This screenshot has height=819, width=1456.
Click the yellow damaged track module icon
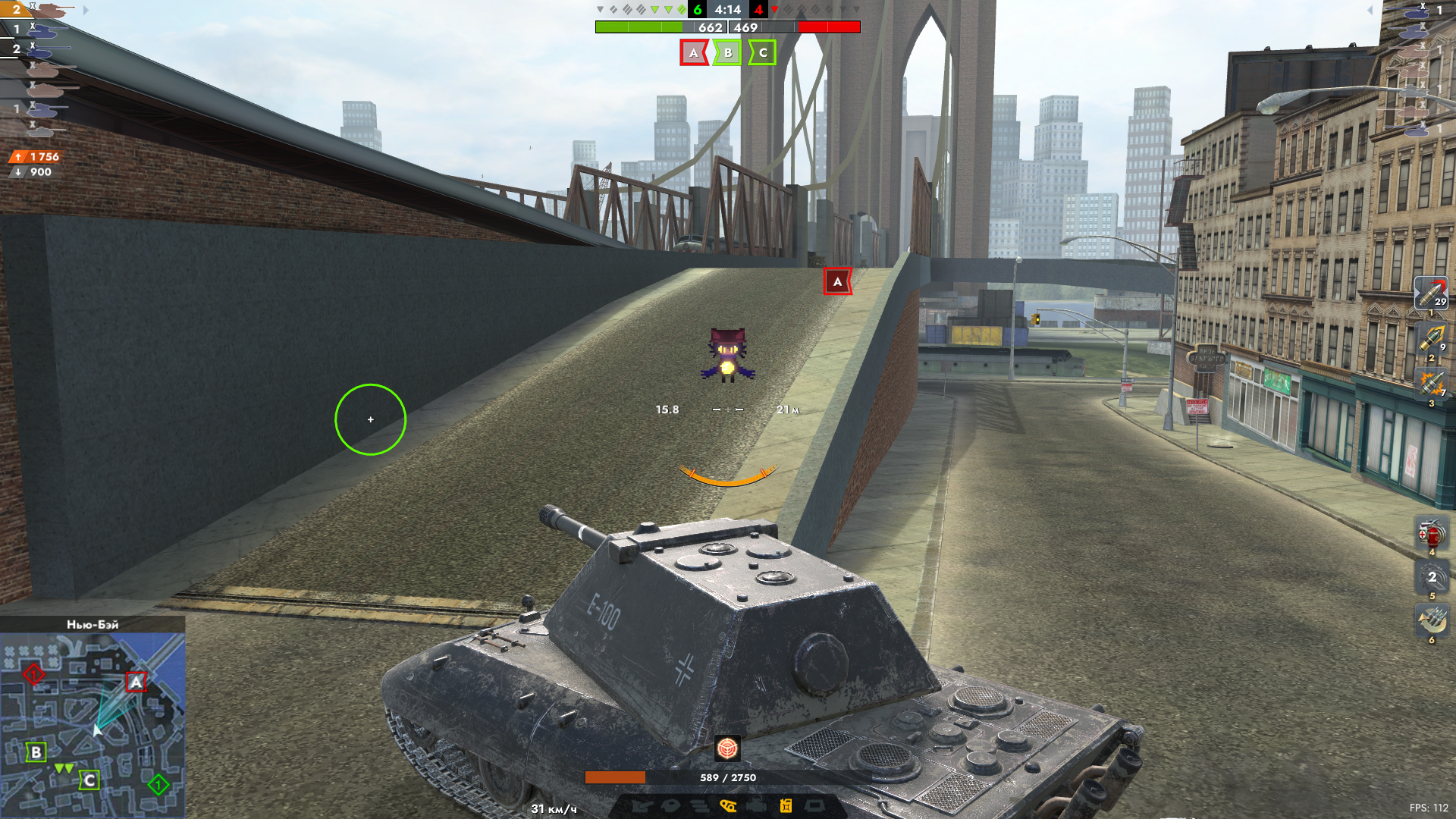click(x=728, y=805)
